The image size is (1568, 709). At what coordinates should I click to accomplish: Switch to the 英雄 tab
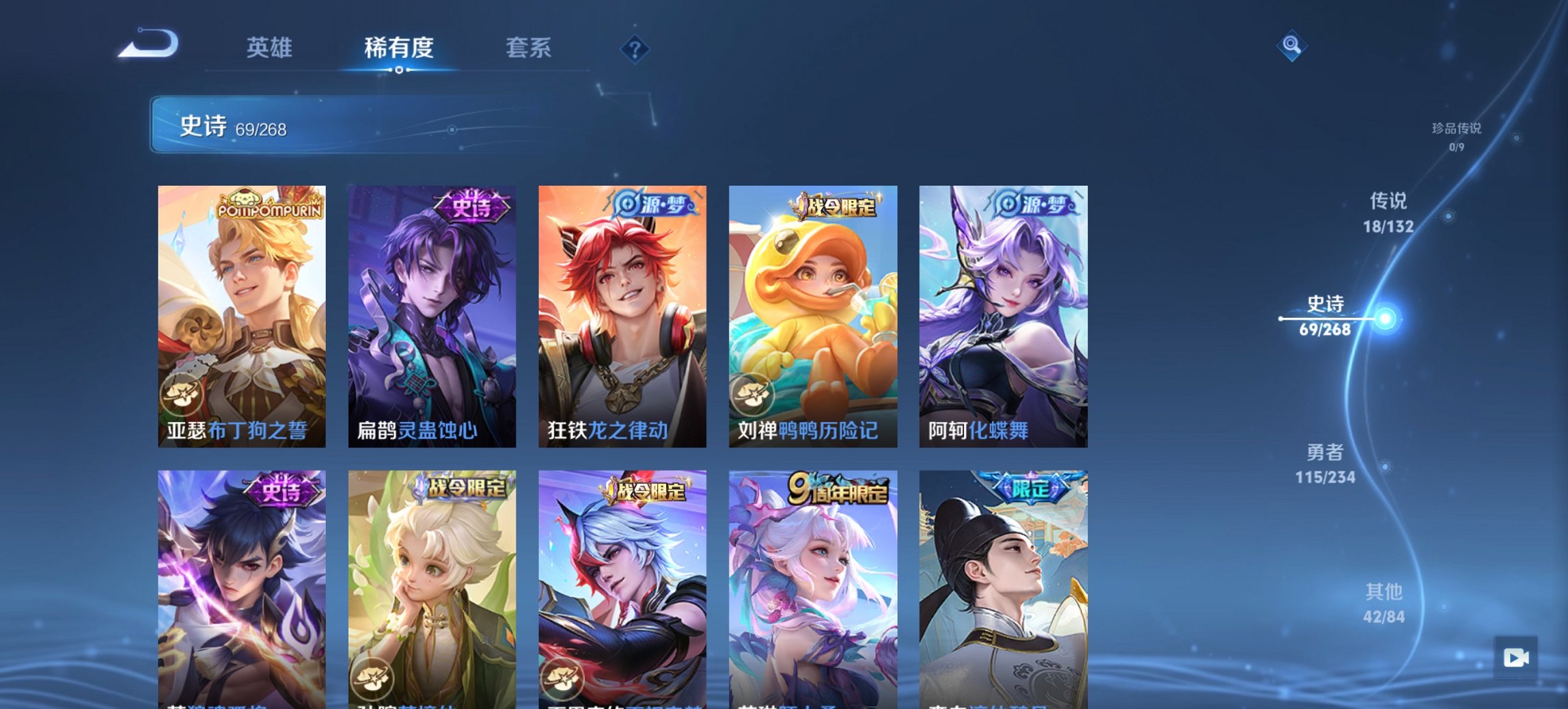pos(271,47)
